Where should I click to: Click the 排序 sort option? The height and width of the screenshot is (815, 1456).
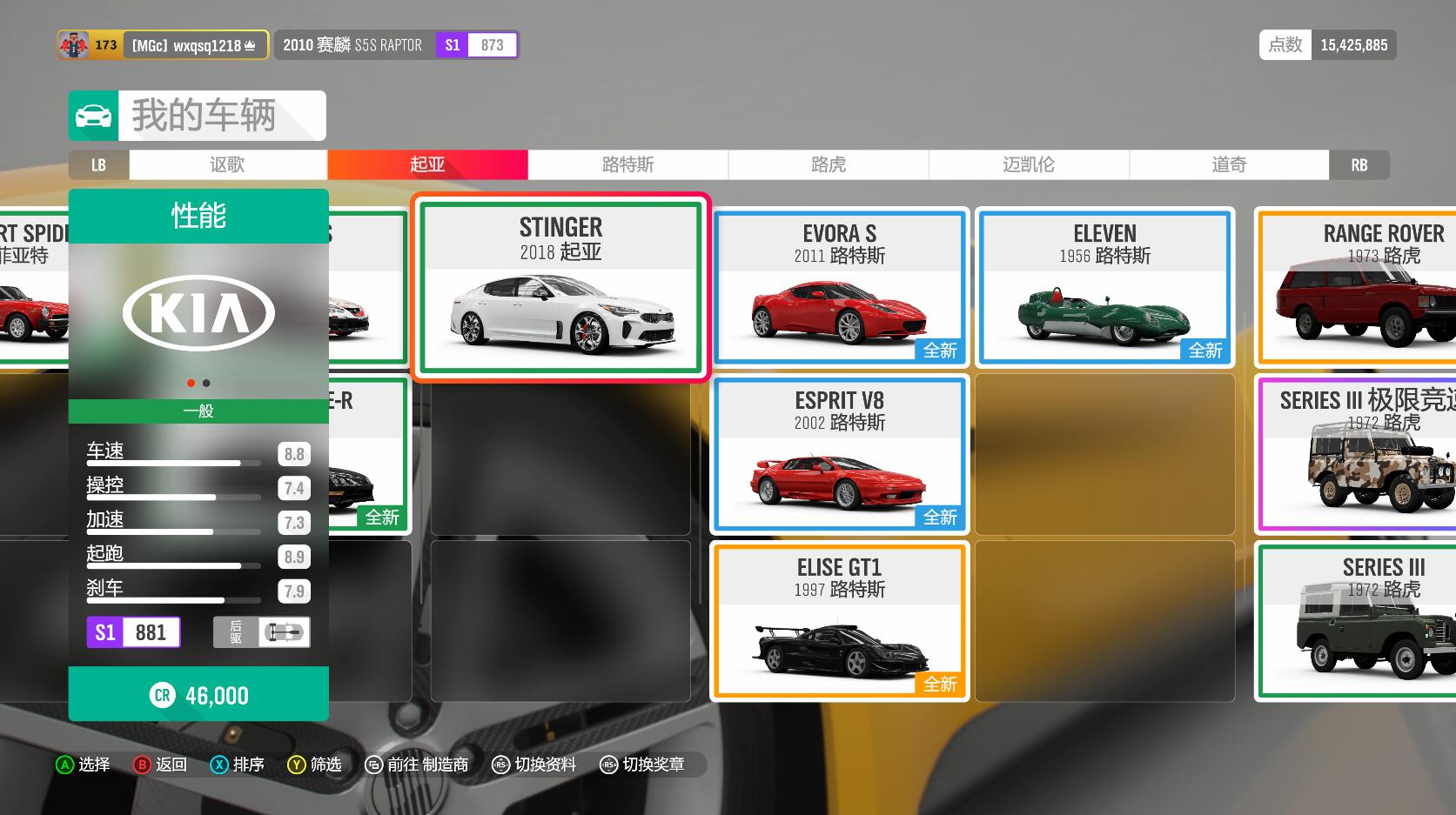(x=237, y=765)
